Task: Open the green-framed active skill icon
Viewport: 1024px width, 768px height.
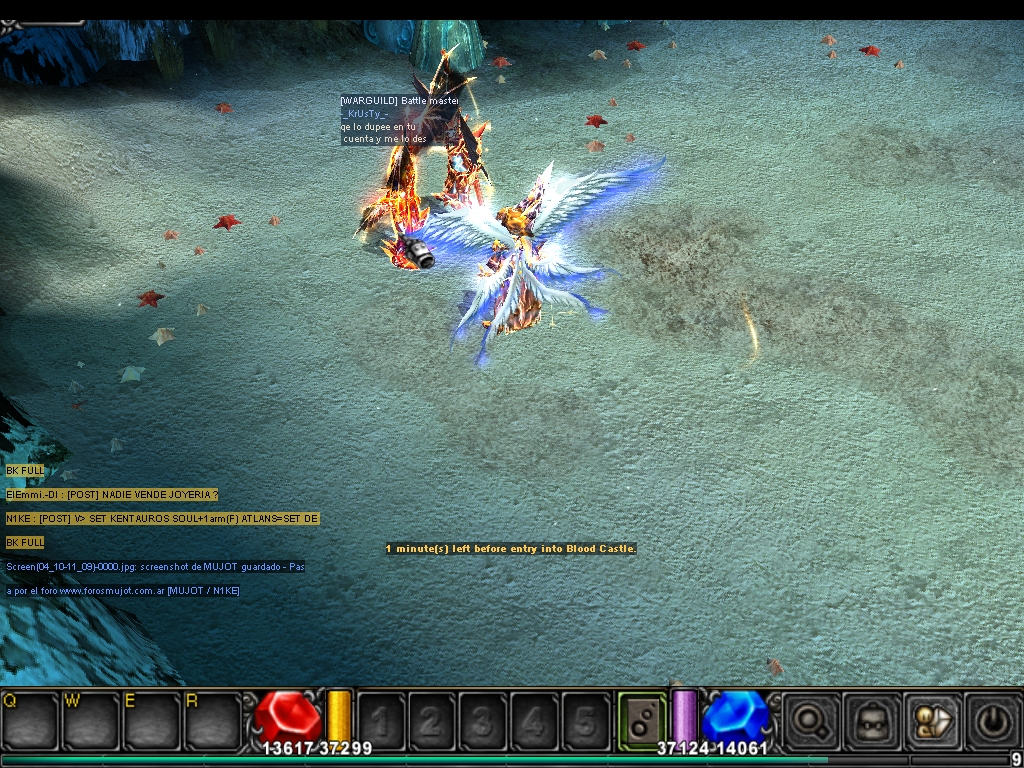Action: point(642,720)
